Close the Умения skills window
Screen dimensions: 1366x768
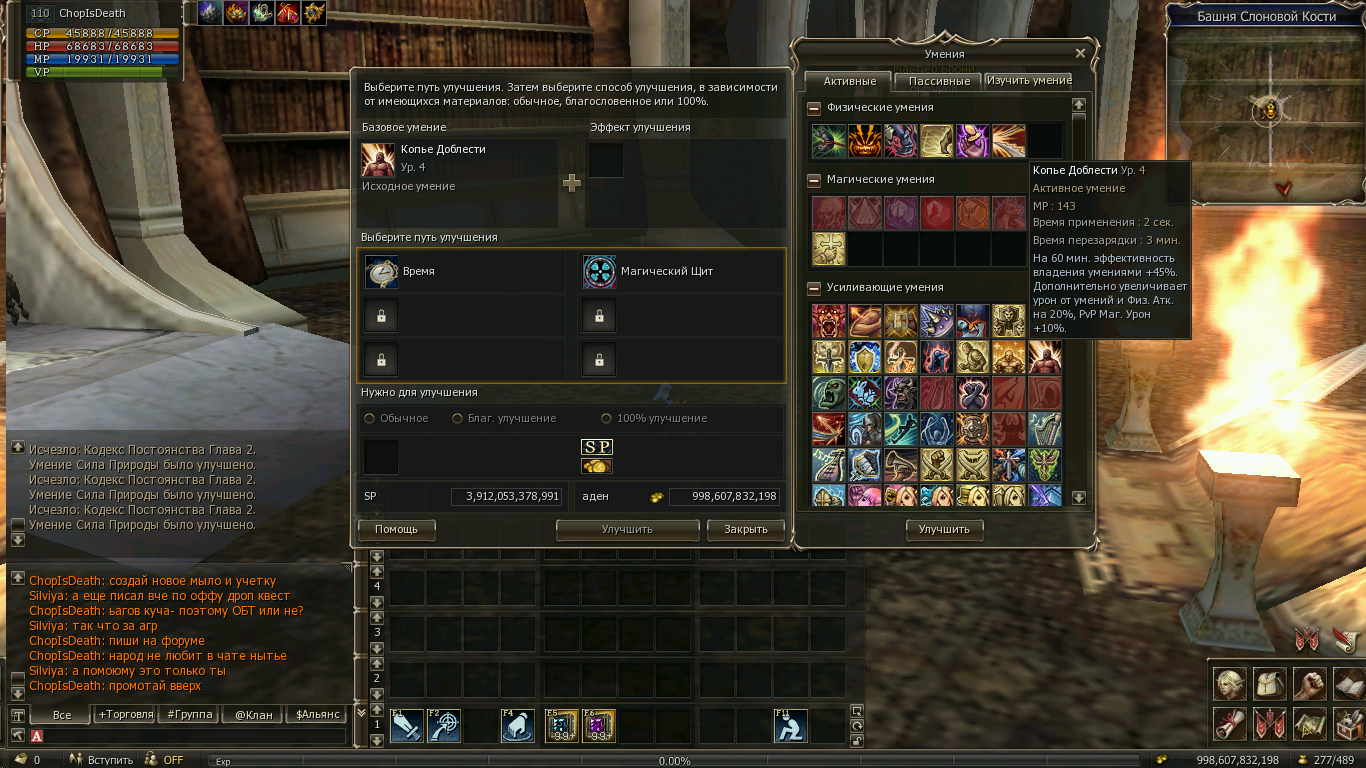click(x=1080, y=54)
